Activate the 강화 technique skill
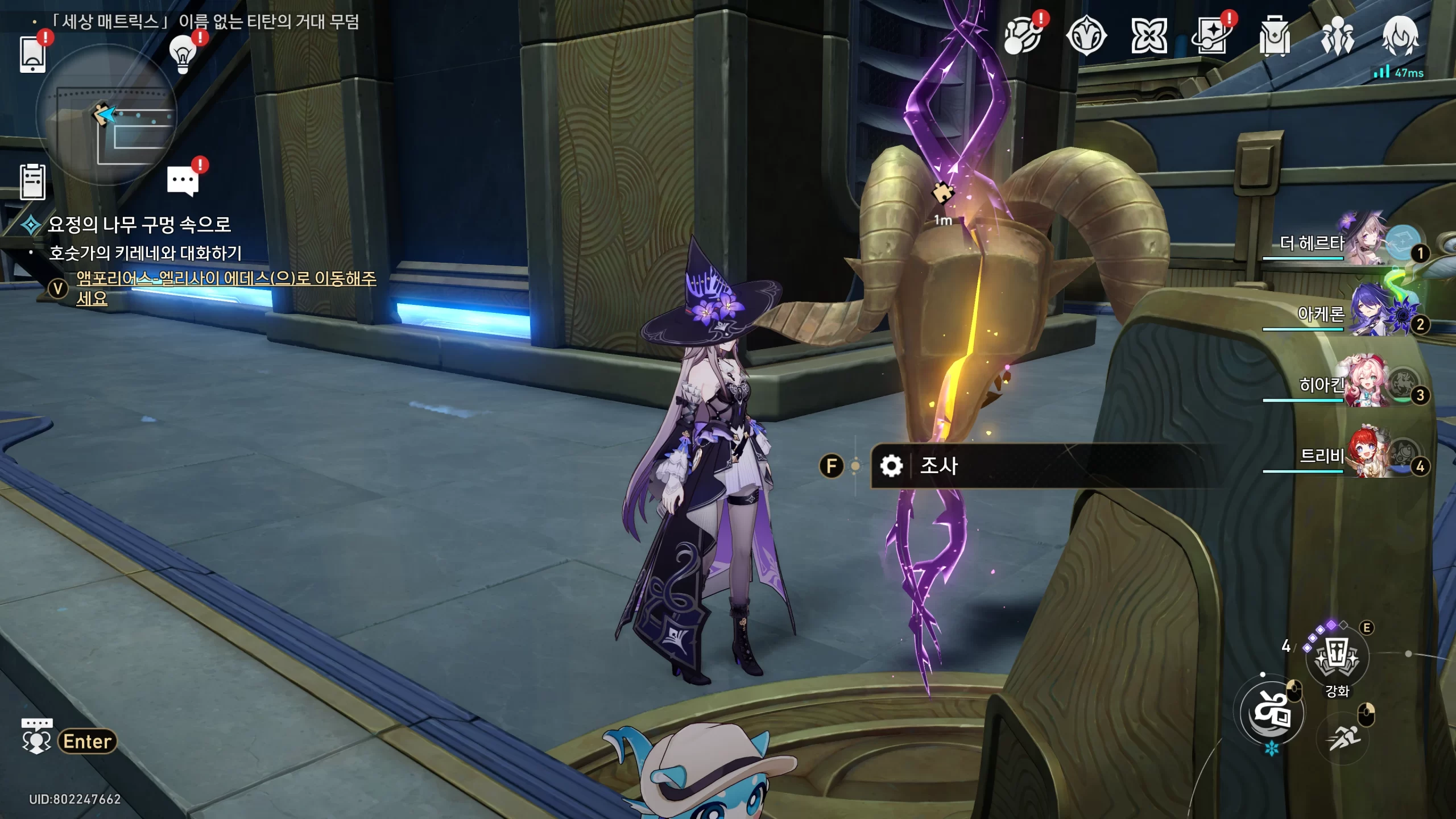The image size is (1456, 819). click(x=1337, y=657)
